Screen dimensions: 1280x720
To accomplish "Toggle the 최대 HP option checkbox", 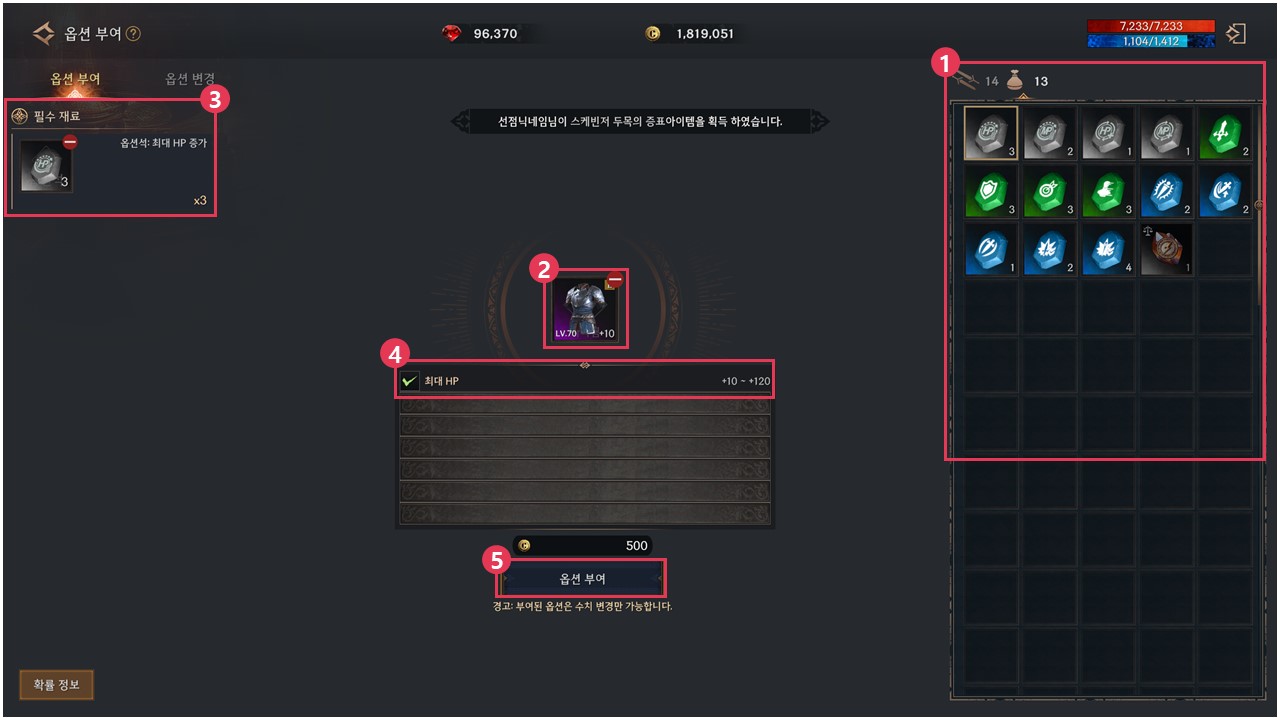I will coord(409,381).
